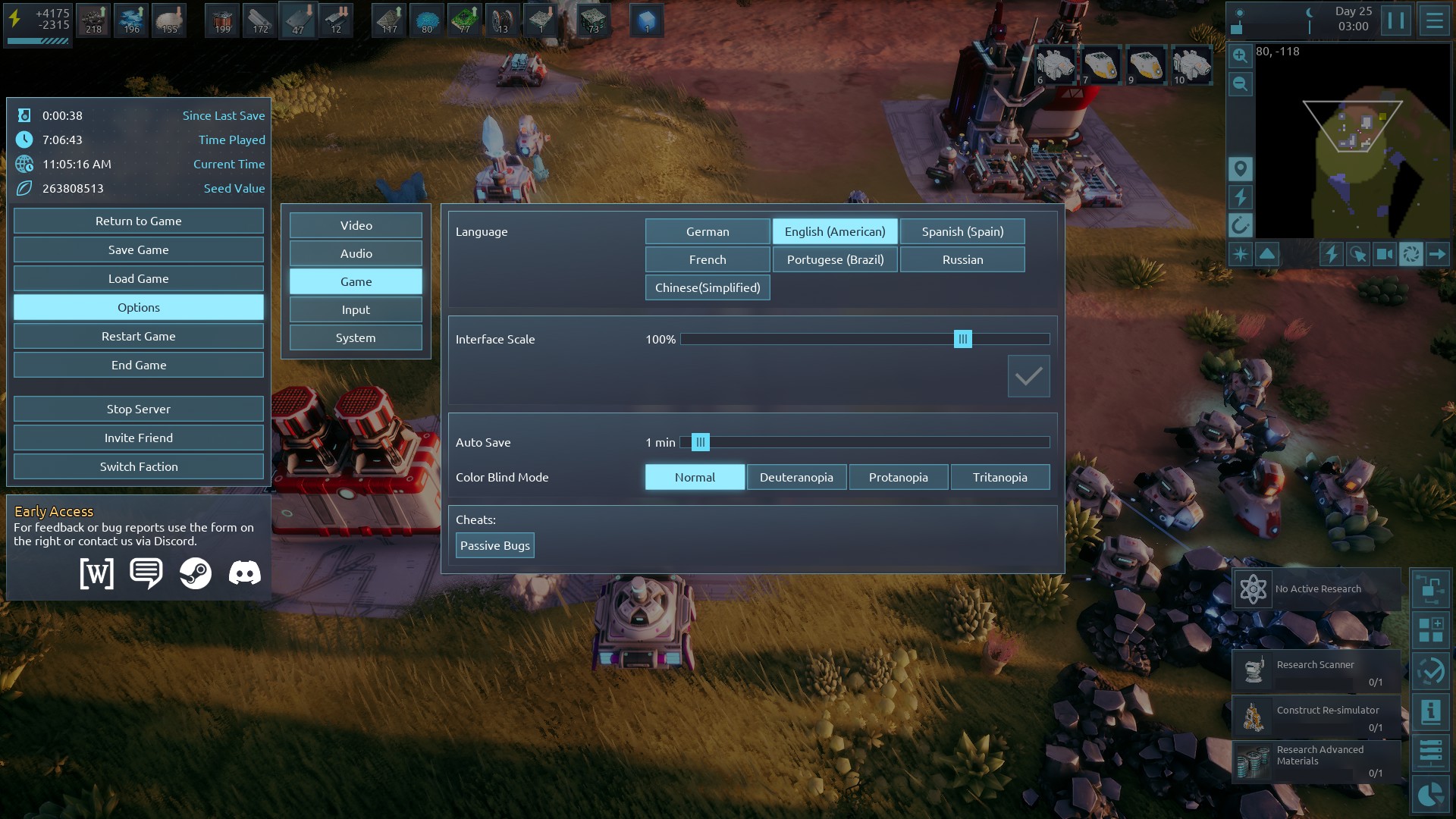
Task: Stop the multiplayer server
Action: point(138,409)
